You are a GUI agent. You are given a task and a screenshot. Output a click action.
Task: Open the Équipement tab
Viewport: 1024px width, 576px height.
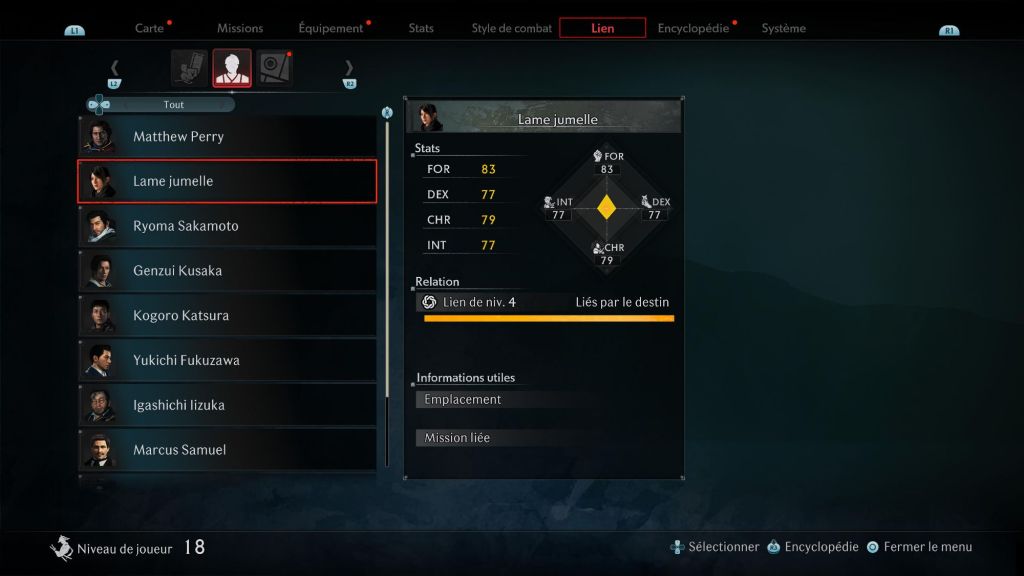point(330,28)
